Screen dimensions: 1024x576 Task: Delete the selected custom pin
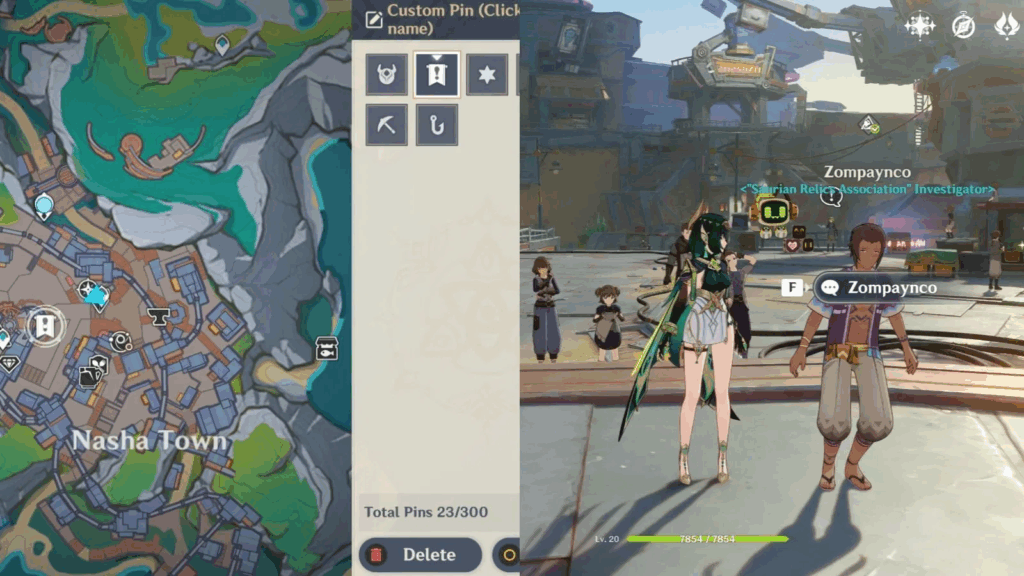[x=420, y=555]
